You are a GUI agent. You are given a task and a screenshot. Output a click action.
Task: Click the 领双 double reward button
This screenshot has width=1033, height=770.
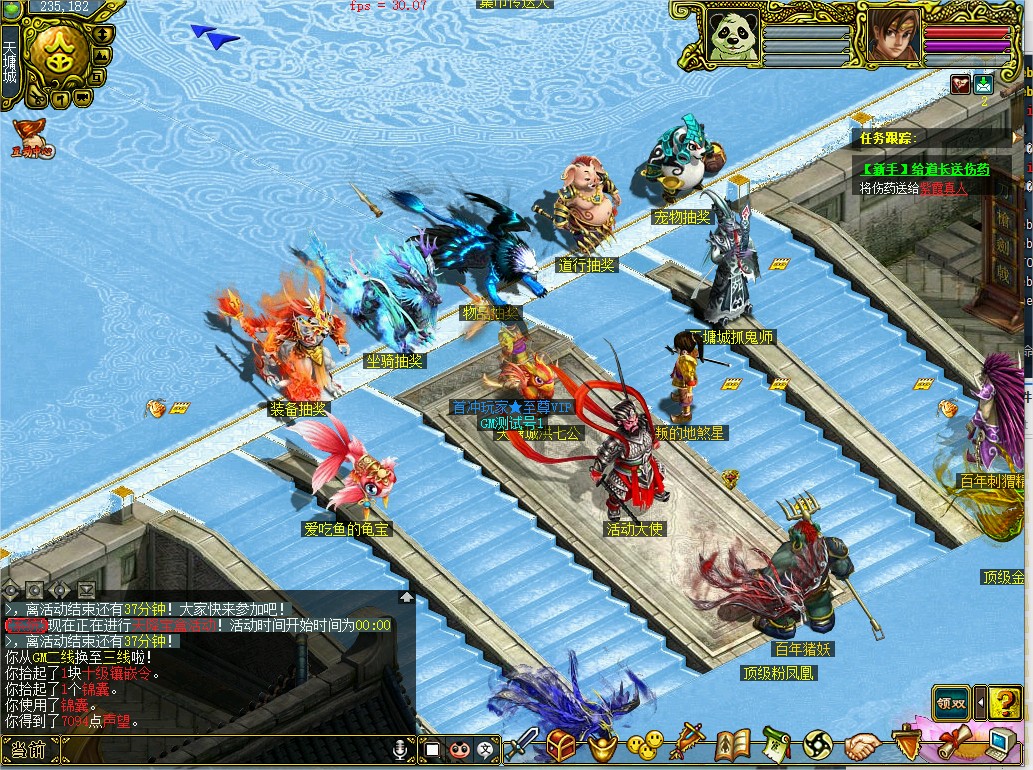(950, 702)
